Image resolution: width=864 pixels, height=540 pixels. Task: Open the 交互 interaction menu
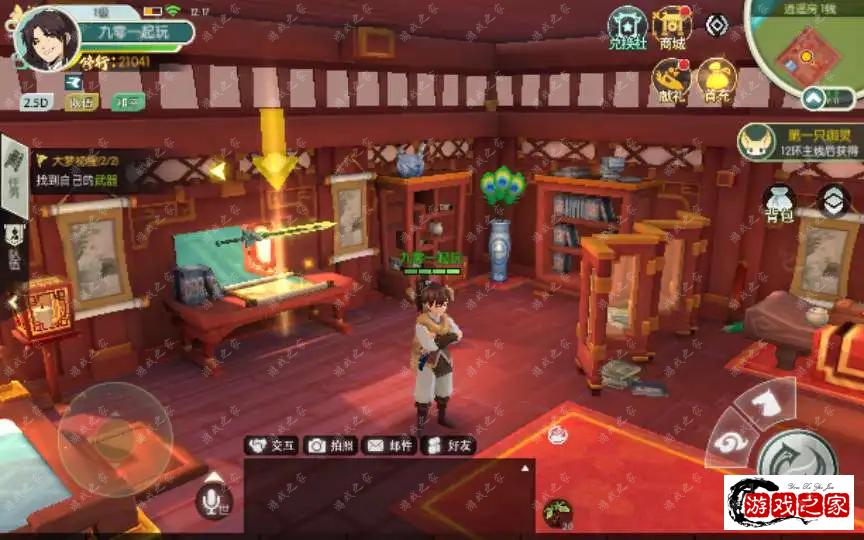[x=271, y=446]
